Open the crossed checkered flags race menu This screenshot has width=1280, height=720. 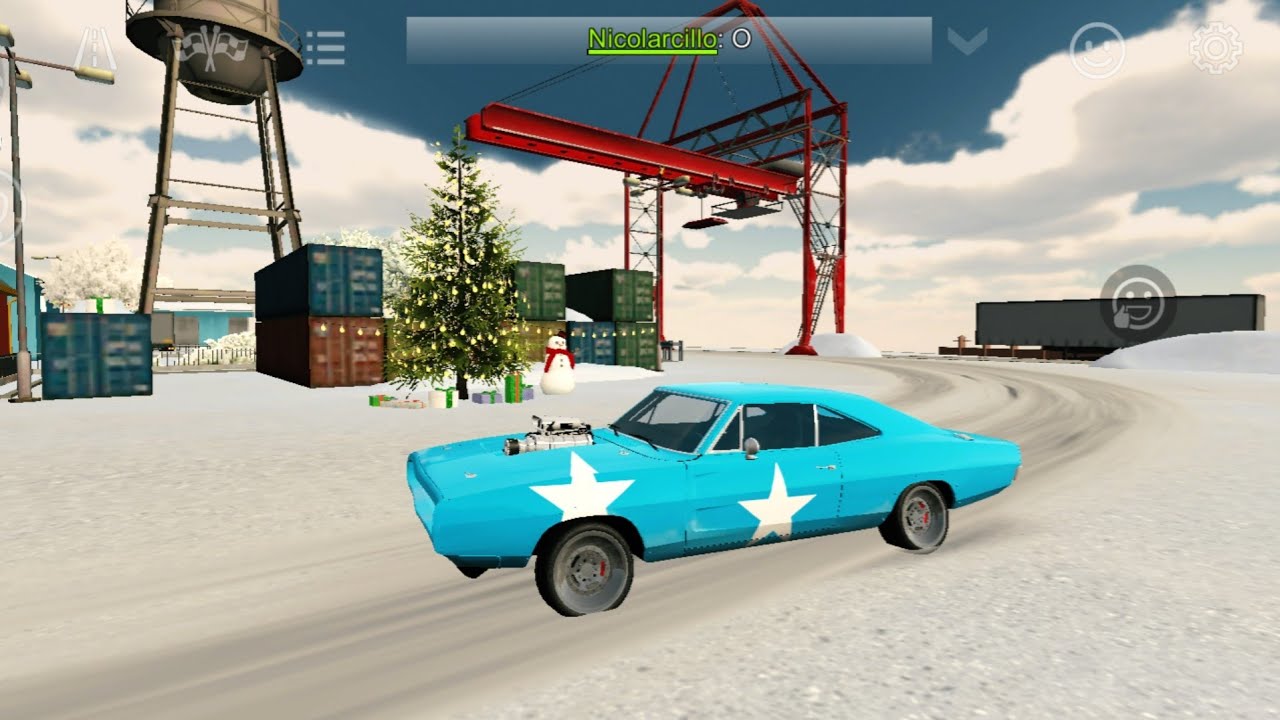211,47
